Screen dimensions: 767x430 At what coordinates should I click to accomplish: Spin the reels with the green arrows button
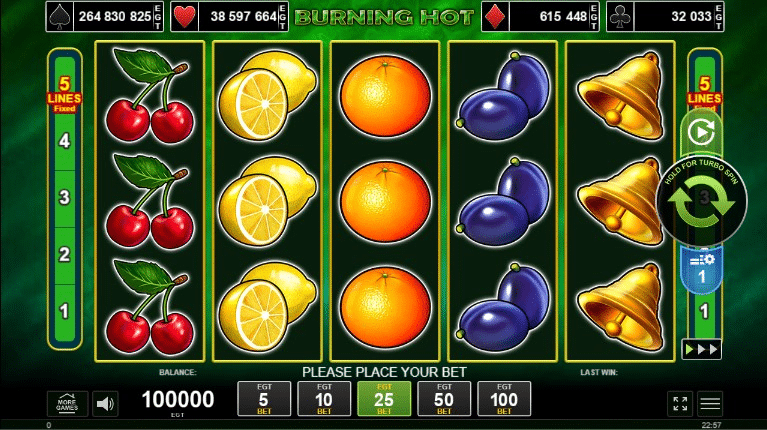702,200
